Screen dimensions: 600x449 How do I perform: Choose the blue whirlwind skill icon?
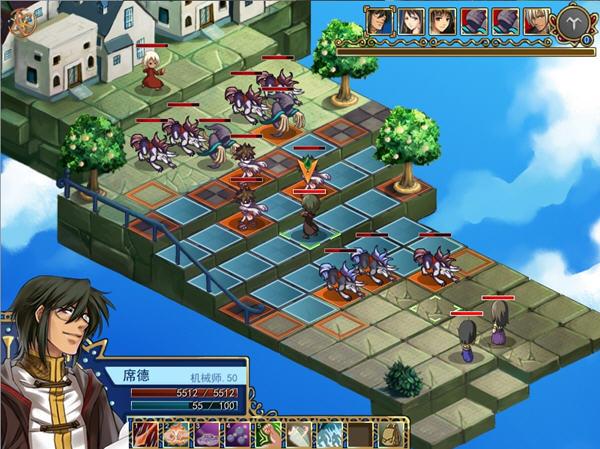click(332, 434)
